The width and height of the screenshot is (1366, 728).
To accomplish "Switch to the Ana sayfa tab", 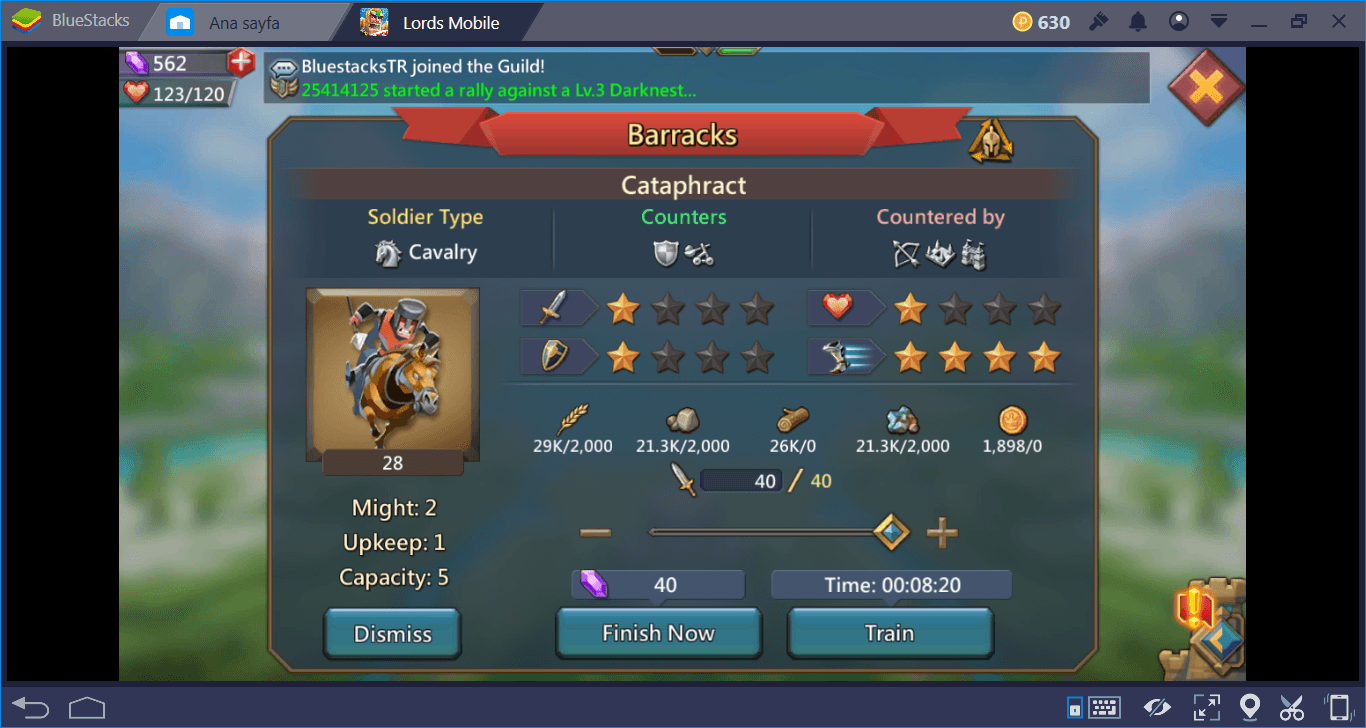I will point(248,20).
